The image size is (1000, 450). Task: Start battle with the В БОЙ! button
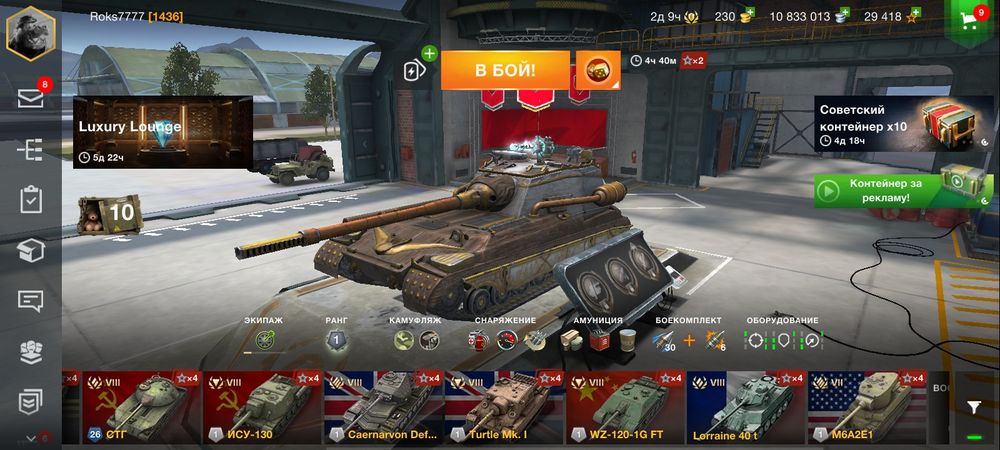505,70
